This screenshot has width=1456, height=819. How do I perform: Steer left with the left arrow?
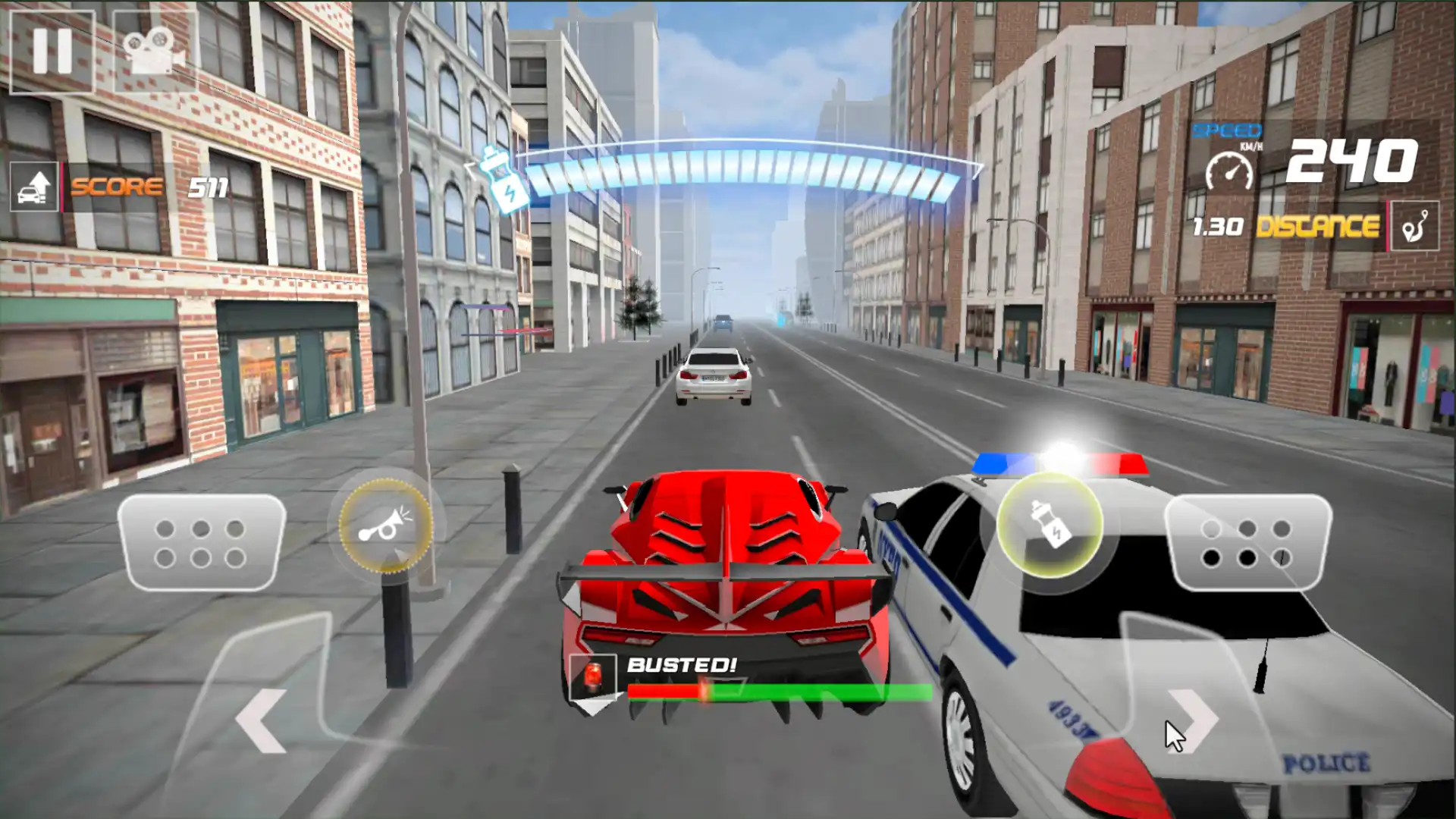[262, 720]
